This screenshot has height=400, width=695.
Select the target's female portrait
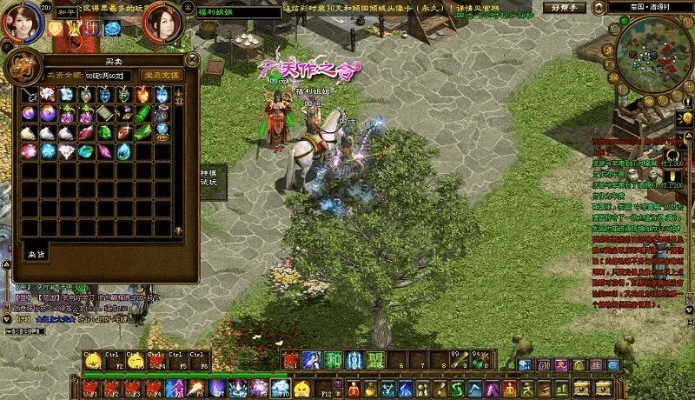click(162, 22)
